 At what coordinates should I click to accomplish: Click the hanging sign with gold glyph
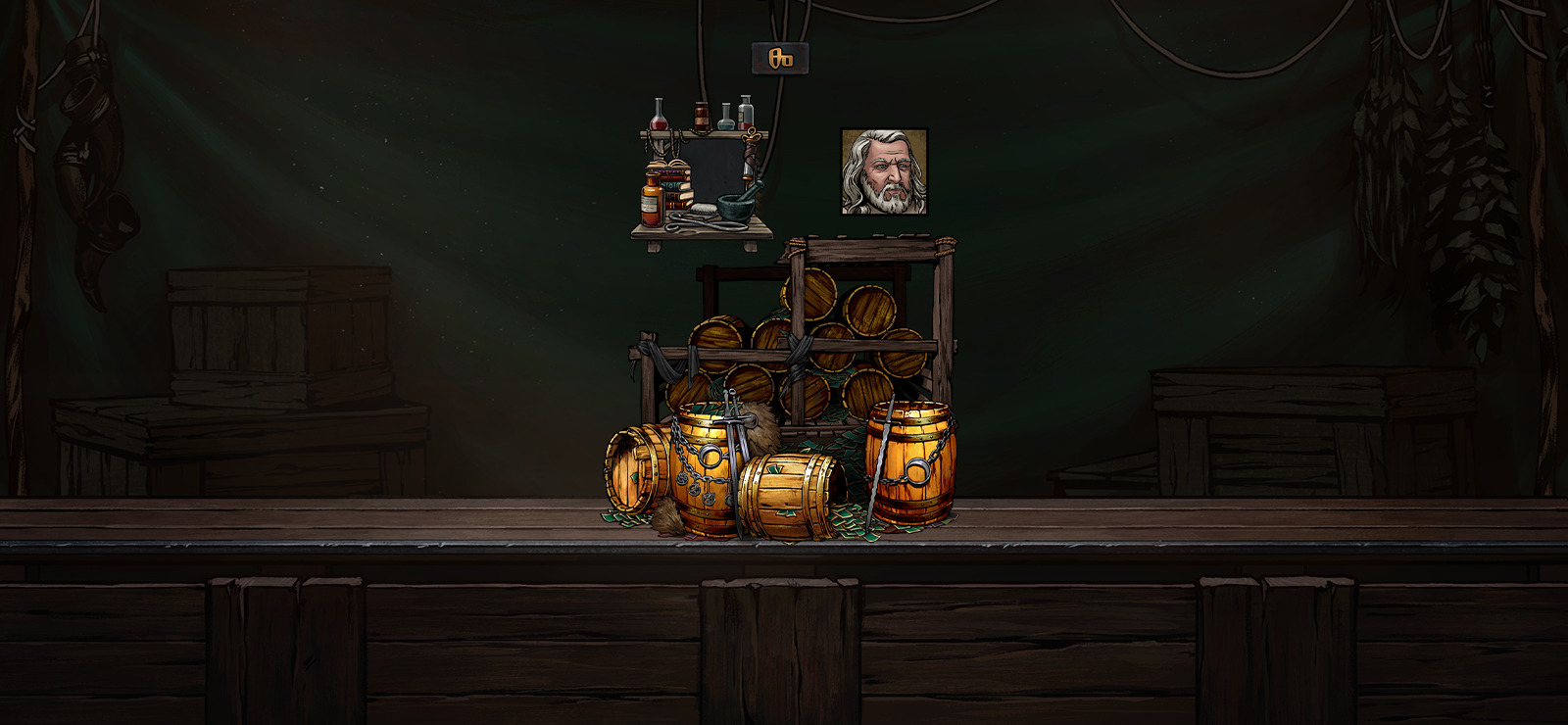(780, 59)
